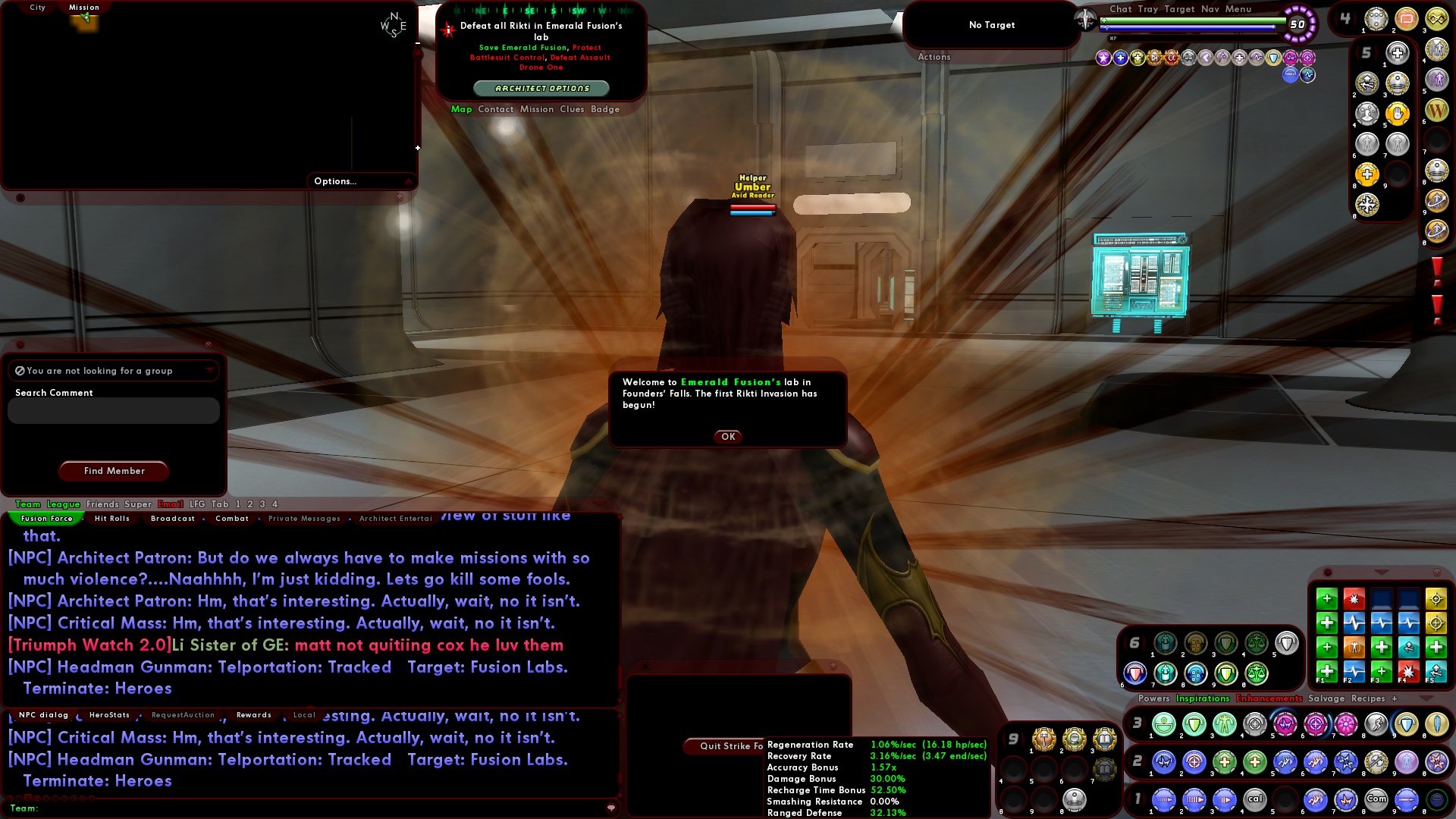
Task: Click the Search Comment input field
Action: (112, 410)
